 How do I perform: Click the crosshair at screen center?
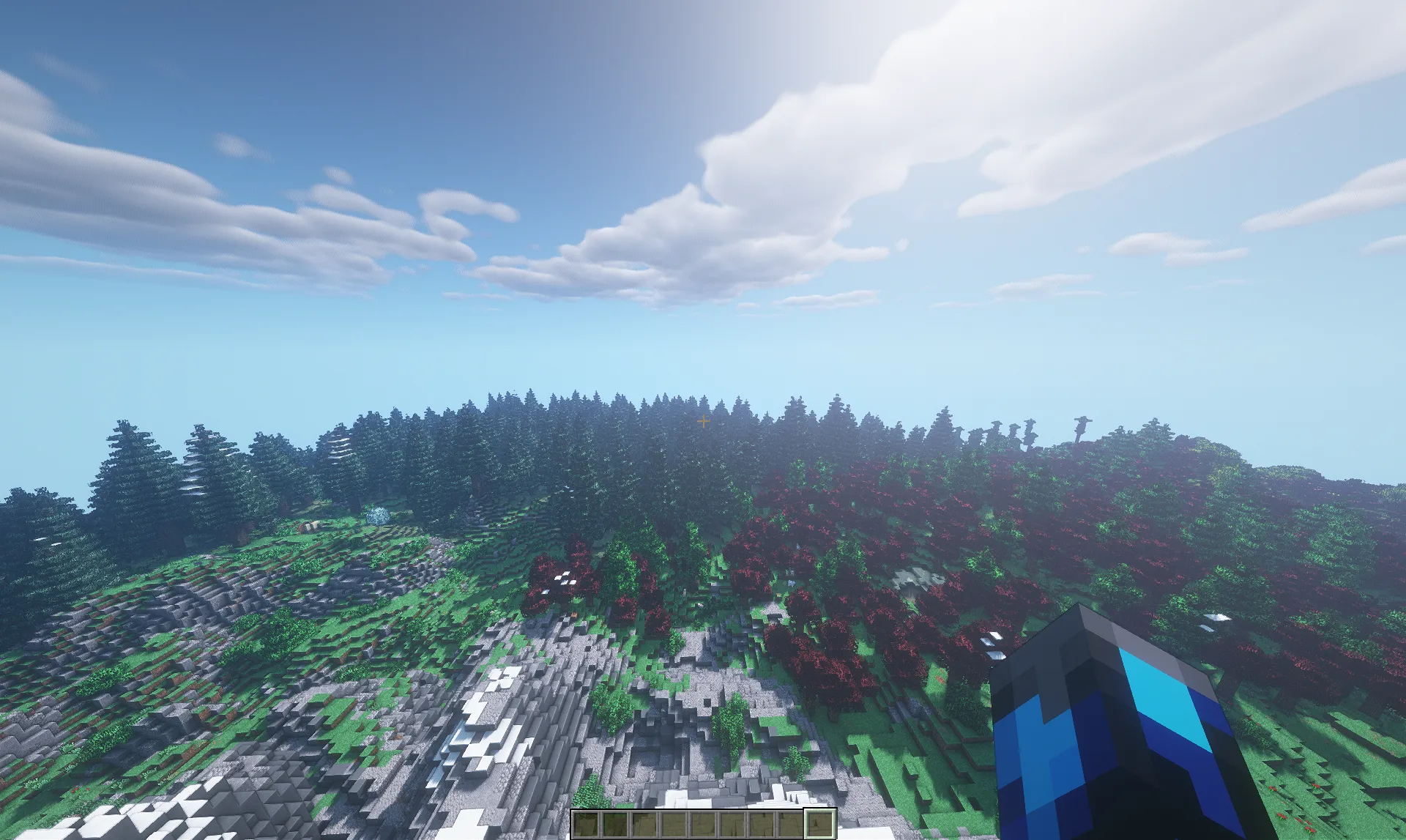tap(703, 420)
